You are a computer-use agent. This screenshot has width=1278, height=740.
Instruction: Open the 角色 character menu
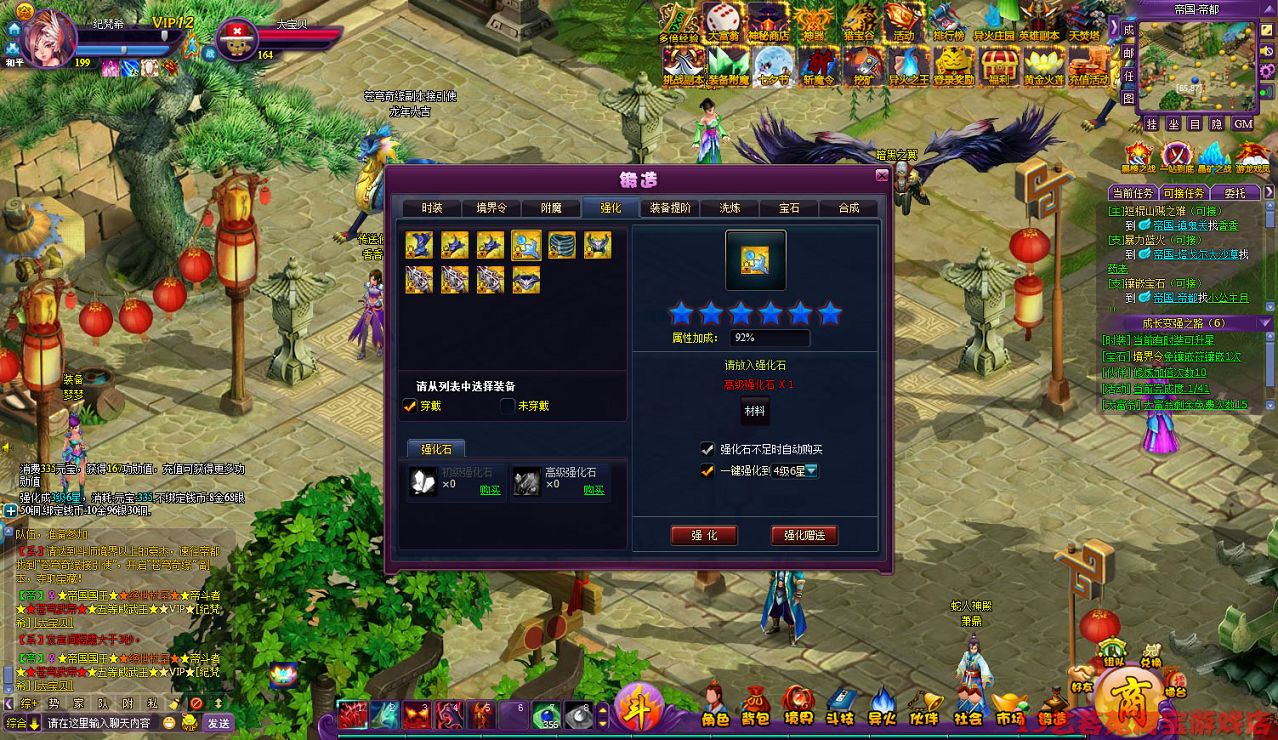click(x=714, y=705)
